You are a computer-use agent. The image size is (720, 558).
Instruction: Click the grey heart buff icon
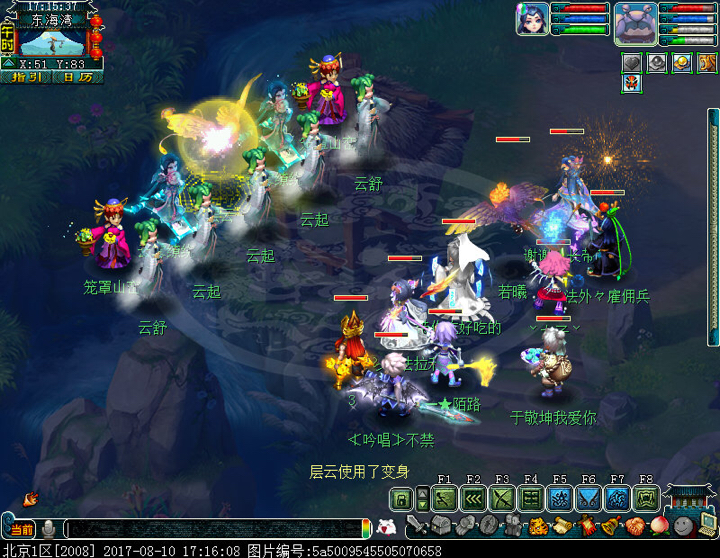[x=631, y=62]
